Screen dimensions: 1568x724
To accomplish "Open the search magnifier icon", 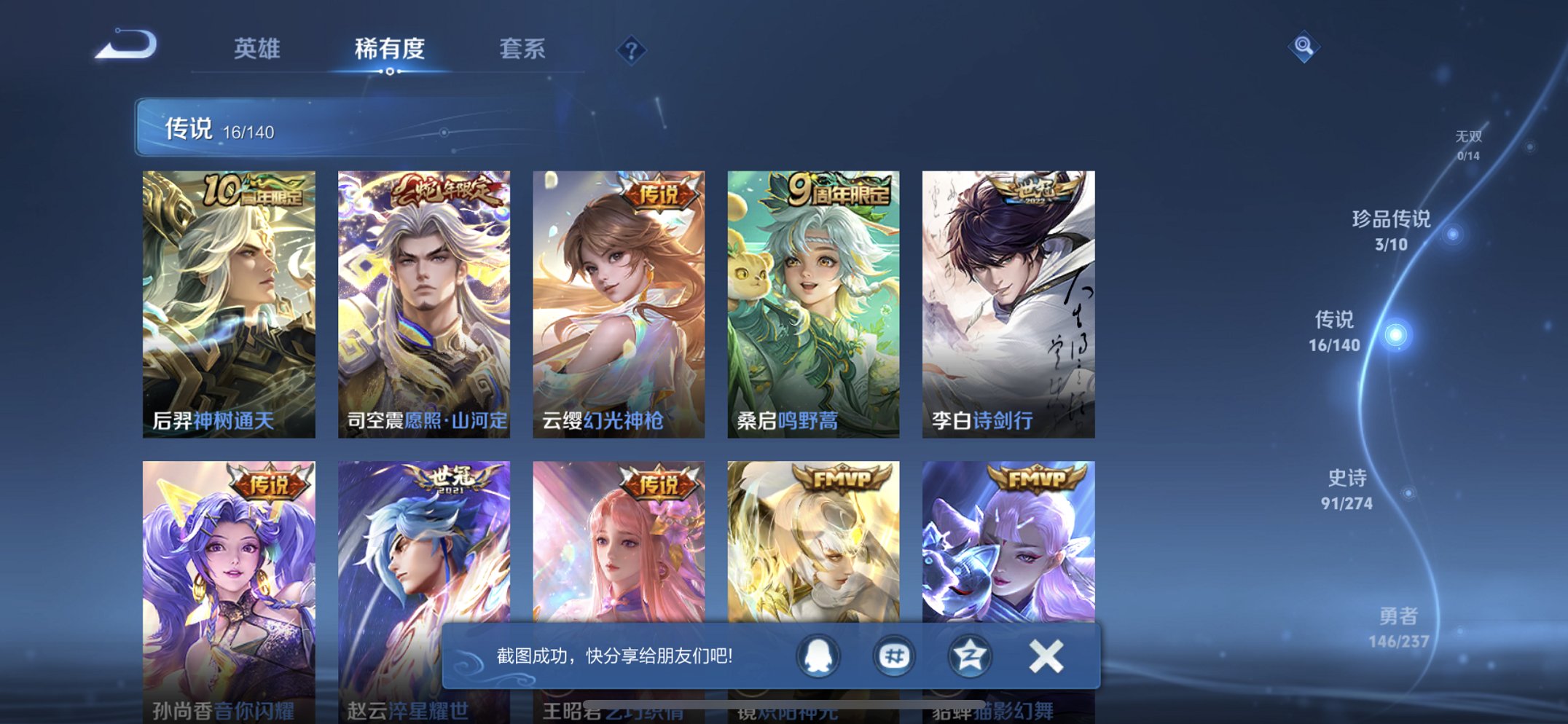I will pyautogui.click(x=1304, y=48).
